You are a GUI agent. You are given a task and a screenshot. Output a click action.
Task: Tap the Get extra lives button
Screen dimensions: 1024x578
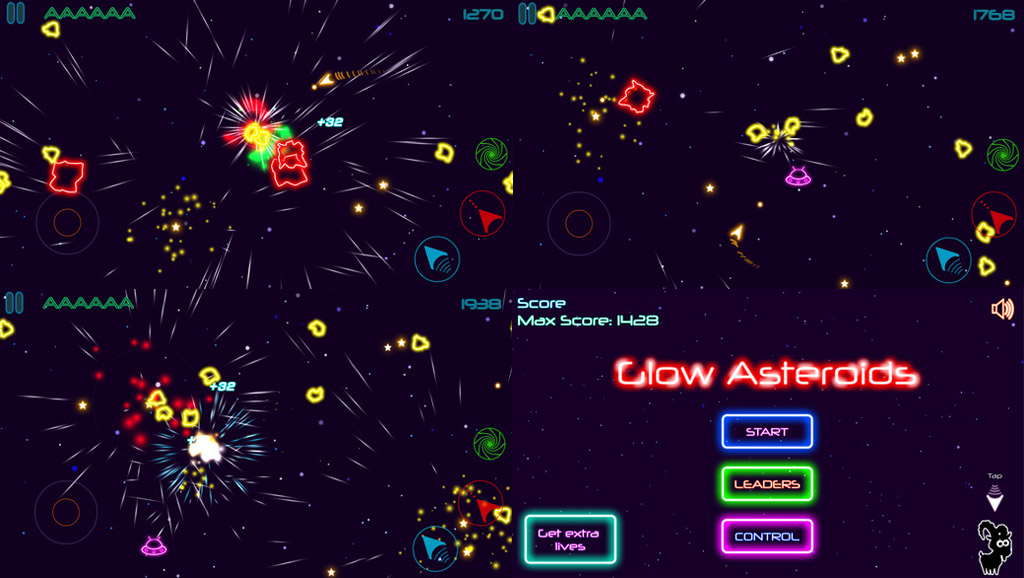click(570, 539)
